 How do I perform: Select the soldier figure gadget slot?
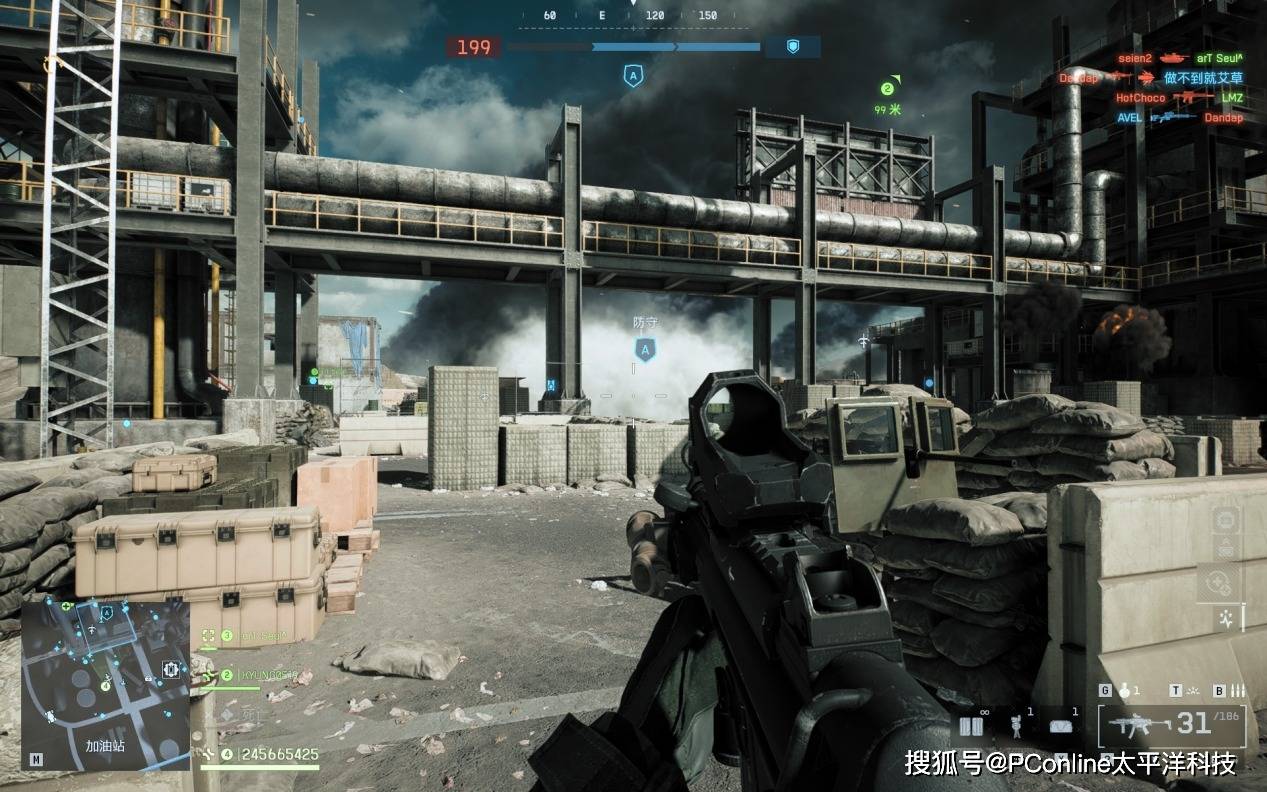pyautogui.click(x=1018, y=727)
